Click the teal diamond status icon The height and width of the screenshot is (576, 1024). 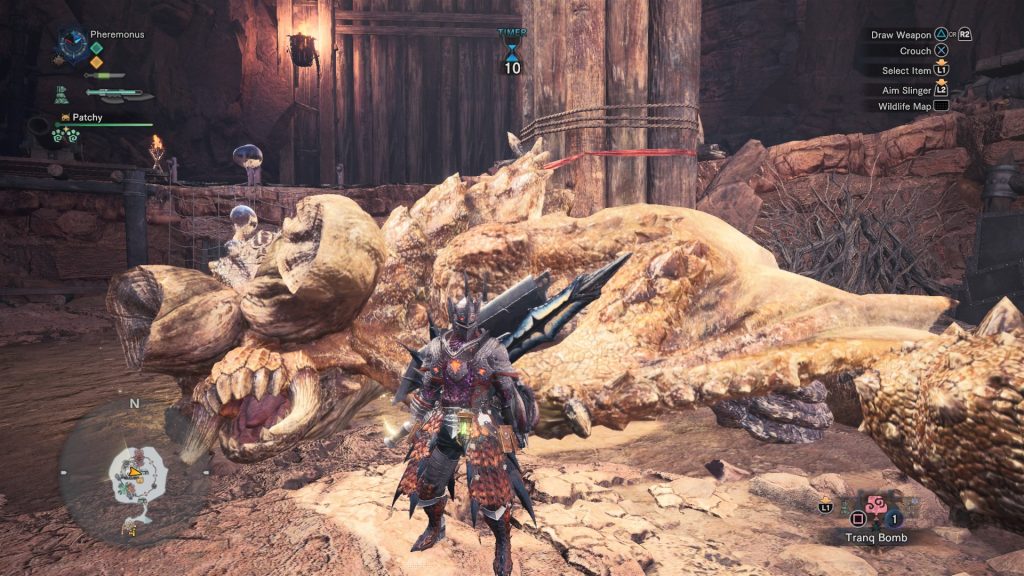click(x=97, y=47)
